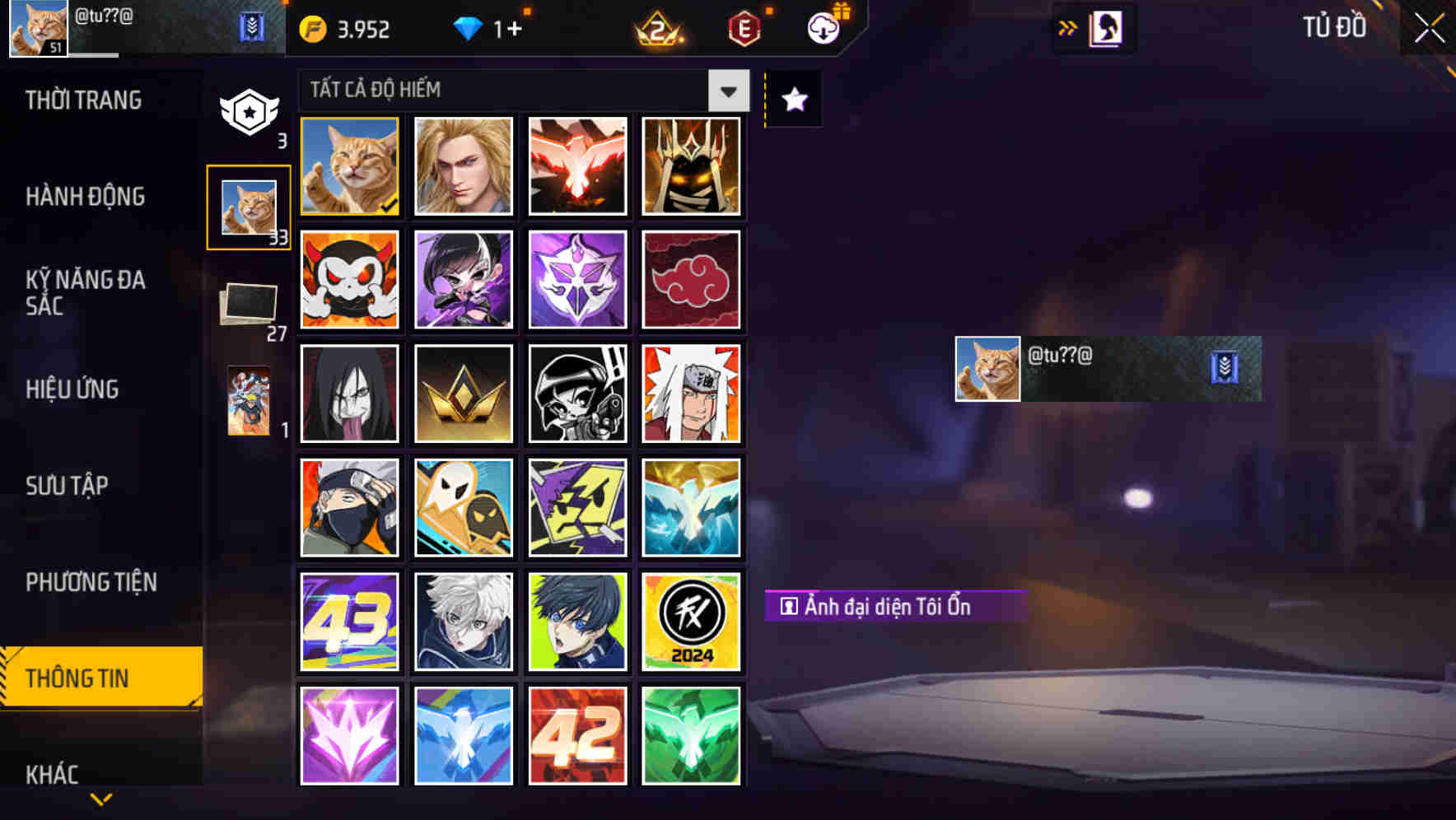The width and height of the screenshot is (1456, 820).
Task: Deselect the equipped cat avatar checkmark
Action: click(x=389, y=207)
